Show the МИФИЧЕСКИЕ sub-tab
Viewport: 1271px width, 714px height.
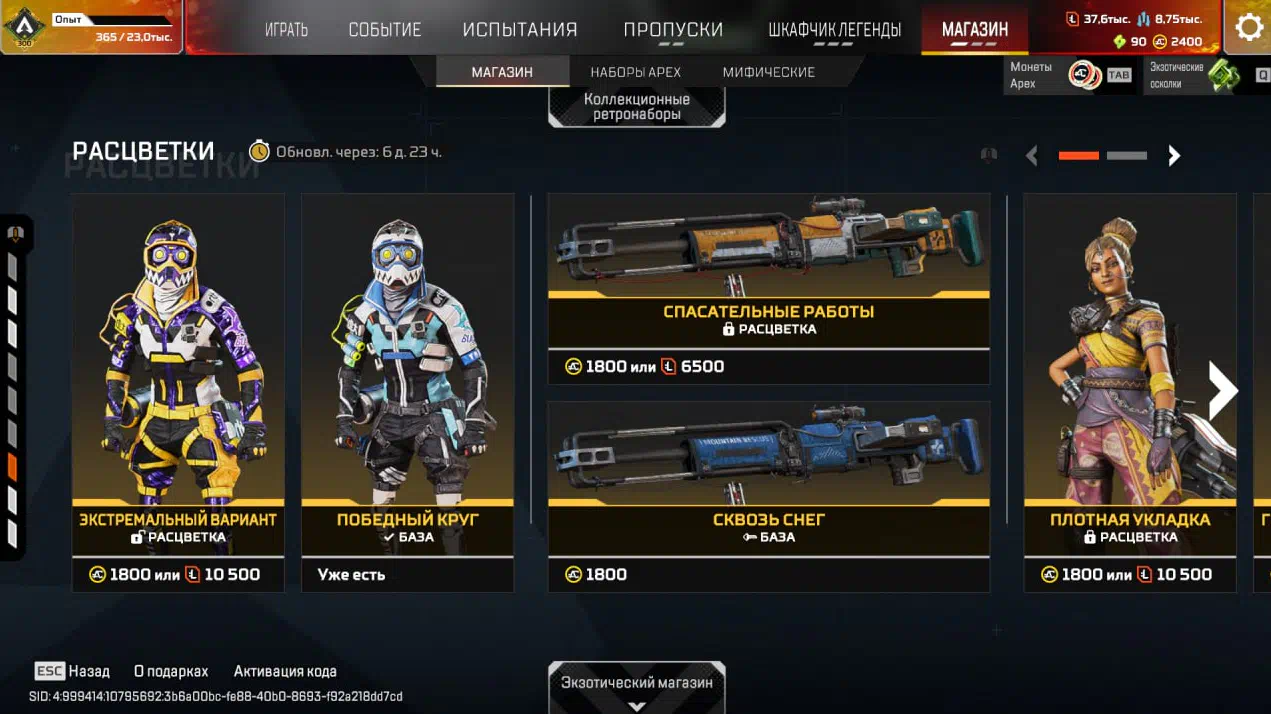click(x=768, y=72)
